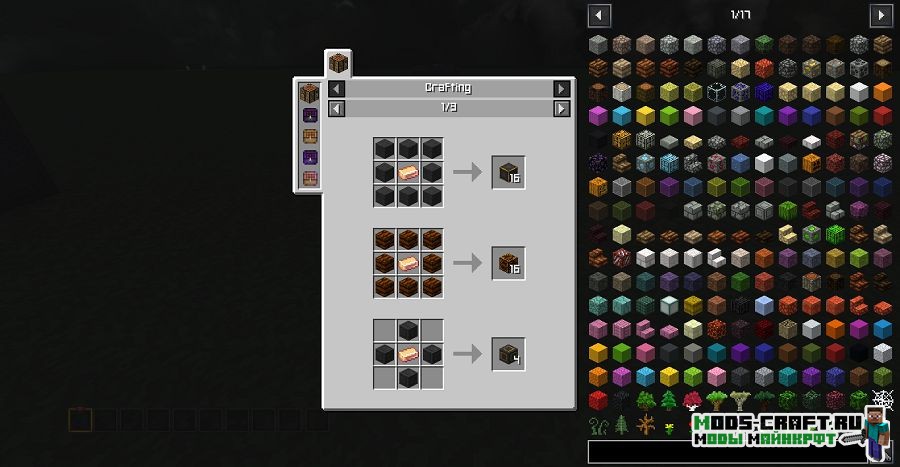
Task: Advance to recipe page 2 of 3
Action: tap(562, 108)
